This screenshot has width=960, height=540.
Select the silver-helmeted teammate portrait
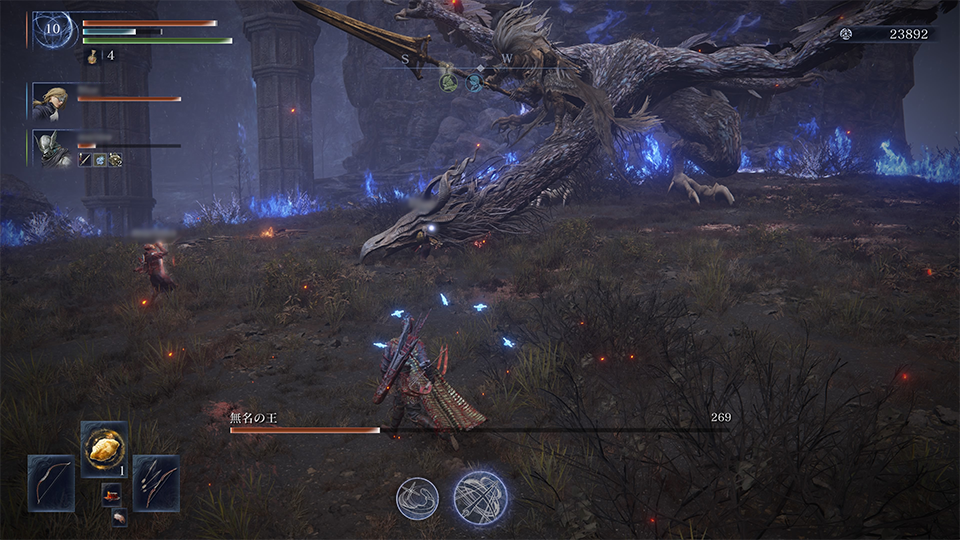[x=51, y=147]
